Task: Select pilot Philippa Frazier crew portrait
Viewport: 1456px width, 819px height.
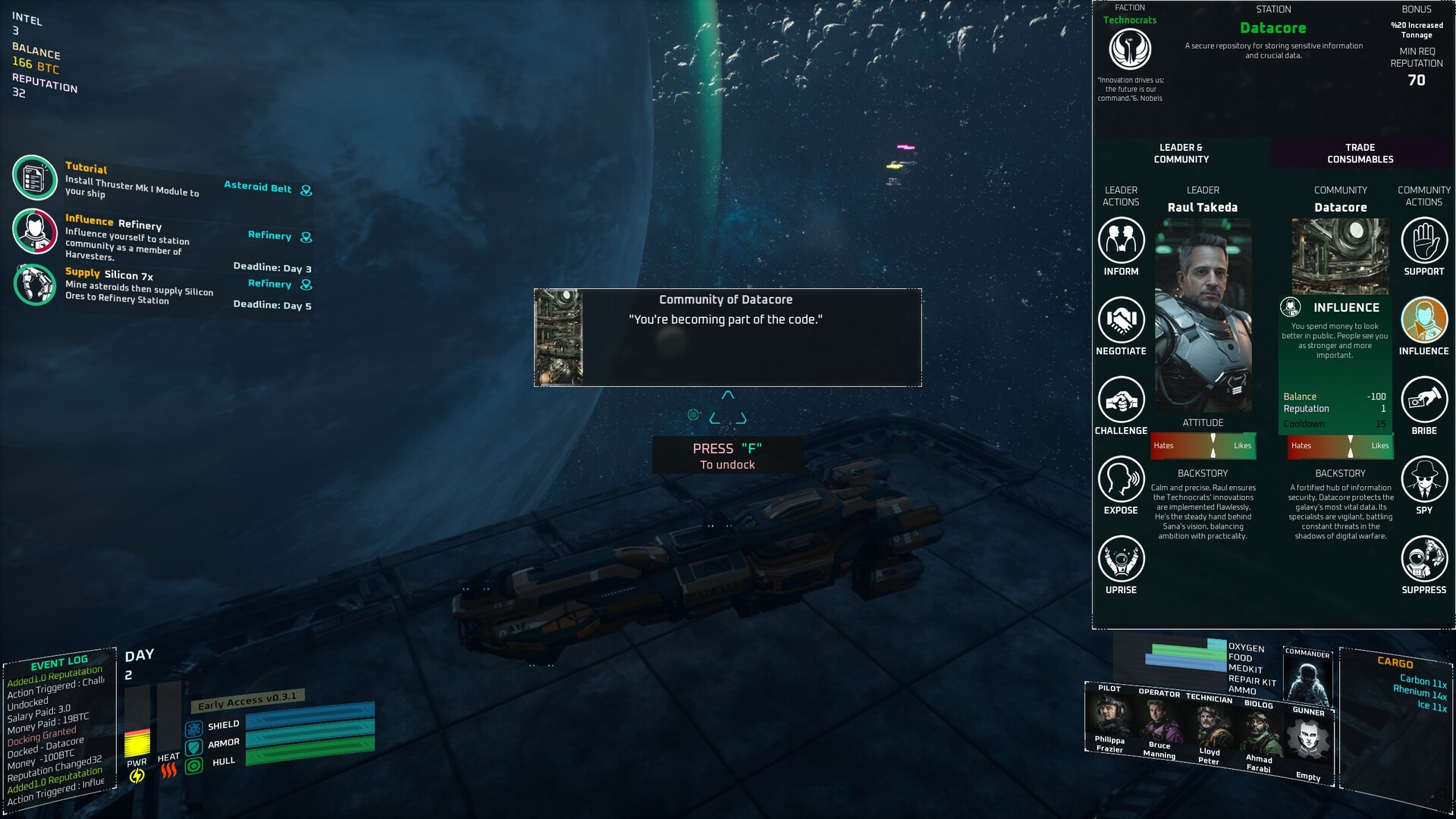Action: tap(1109, 715)
